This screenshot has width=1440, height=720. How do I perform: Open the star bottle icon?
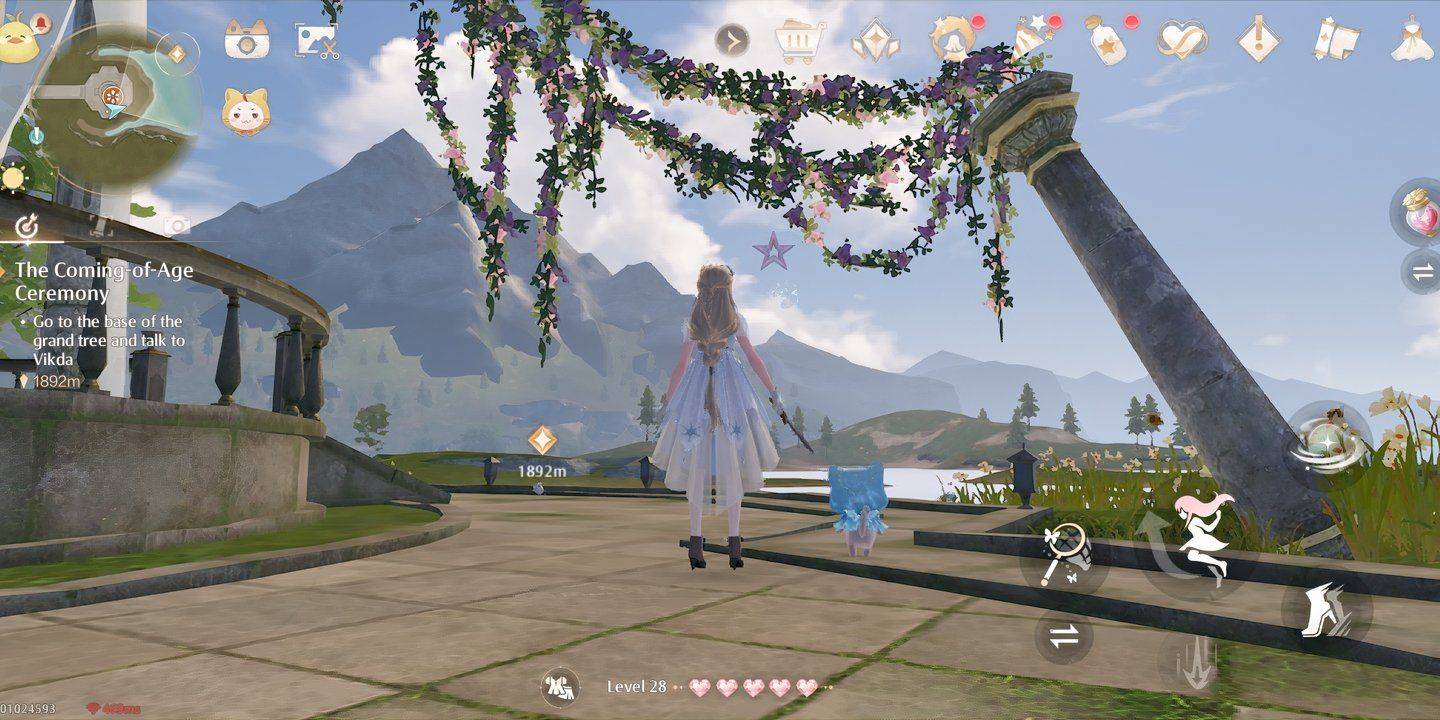click(x=1105, y=40)
